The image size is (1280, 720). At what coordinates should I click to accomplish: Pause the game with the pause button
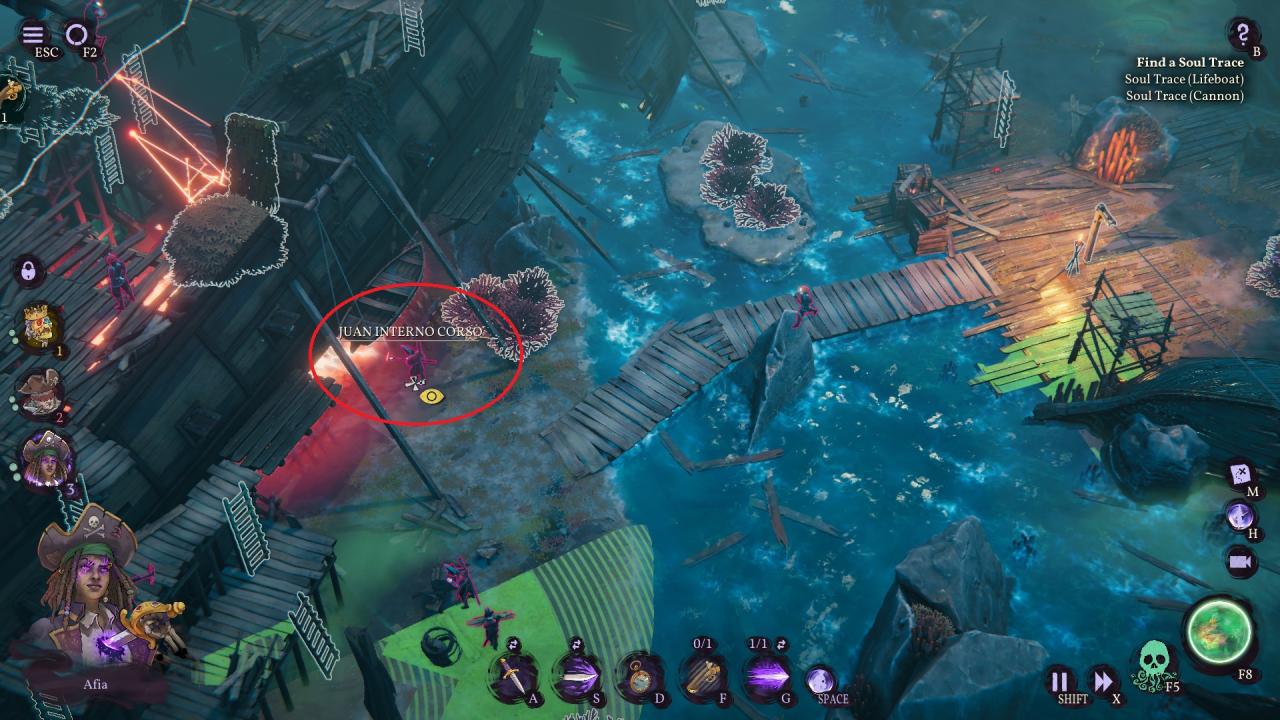(x=1059, y=682)
